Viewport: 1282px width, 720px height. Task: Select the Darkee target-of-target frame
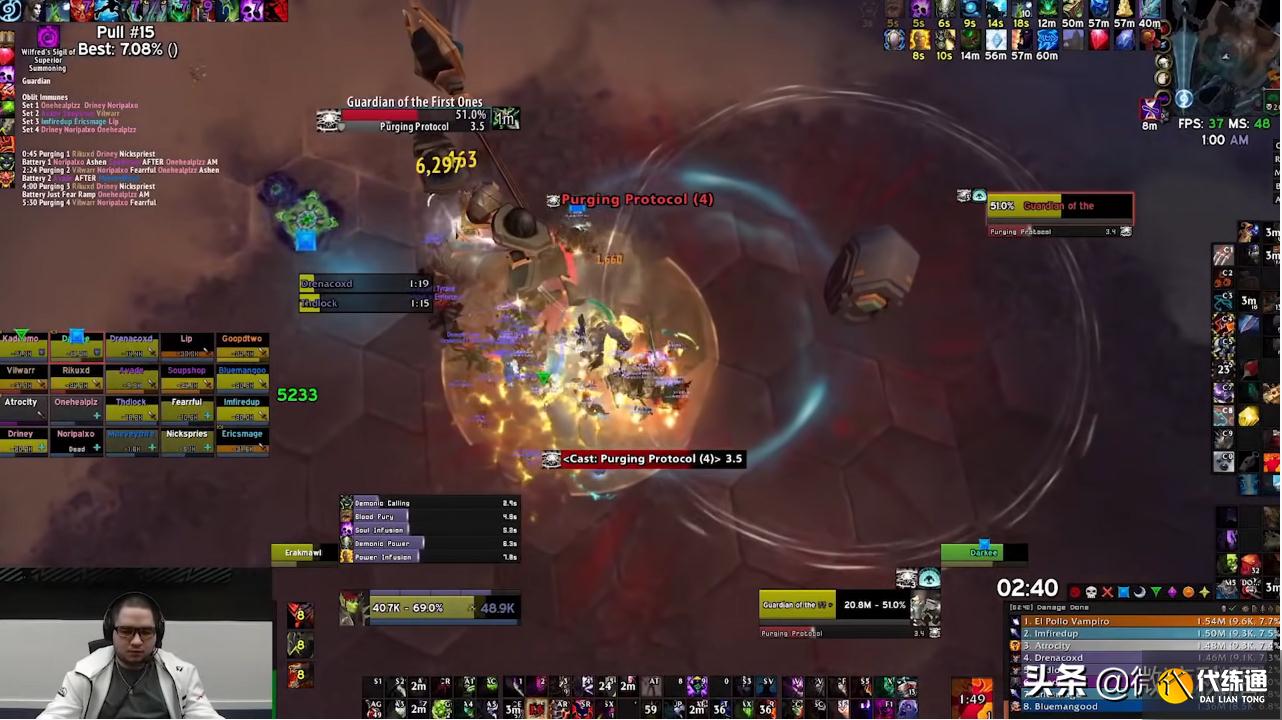click(983, 552)
